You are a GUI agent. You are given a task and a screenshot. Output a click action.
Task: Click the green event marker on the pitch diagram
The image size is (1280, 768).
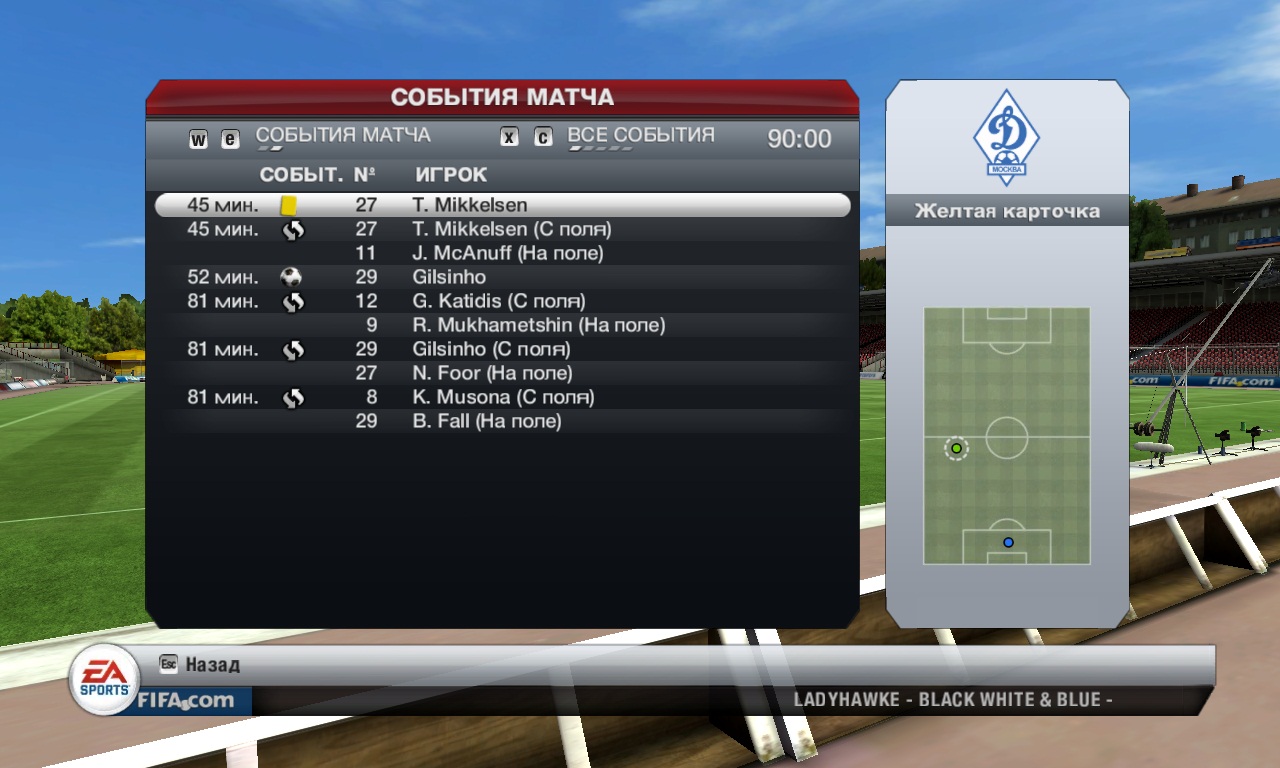tap(956, 448)
